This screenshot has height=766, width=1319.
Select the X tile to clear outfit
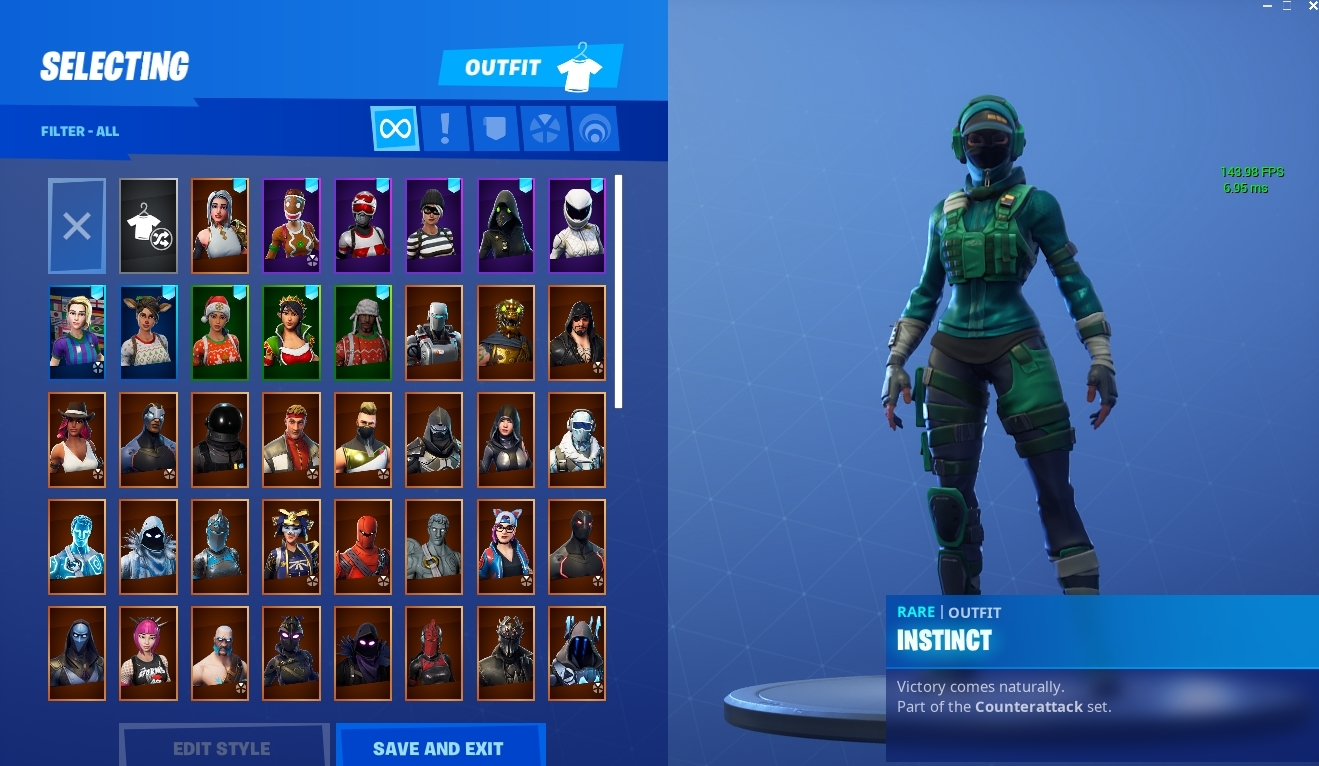pos(77,226)
